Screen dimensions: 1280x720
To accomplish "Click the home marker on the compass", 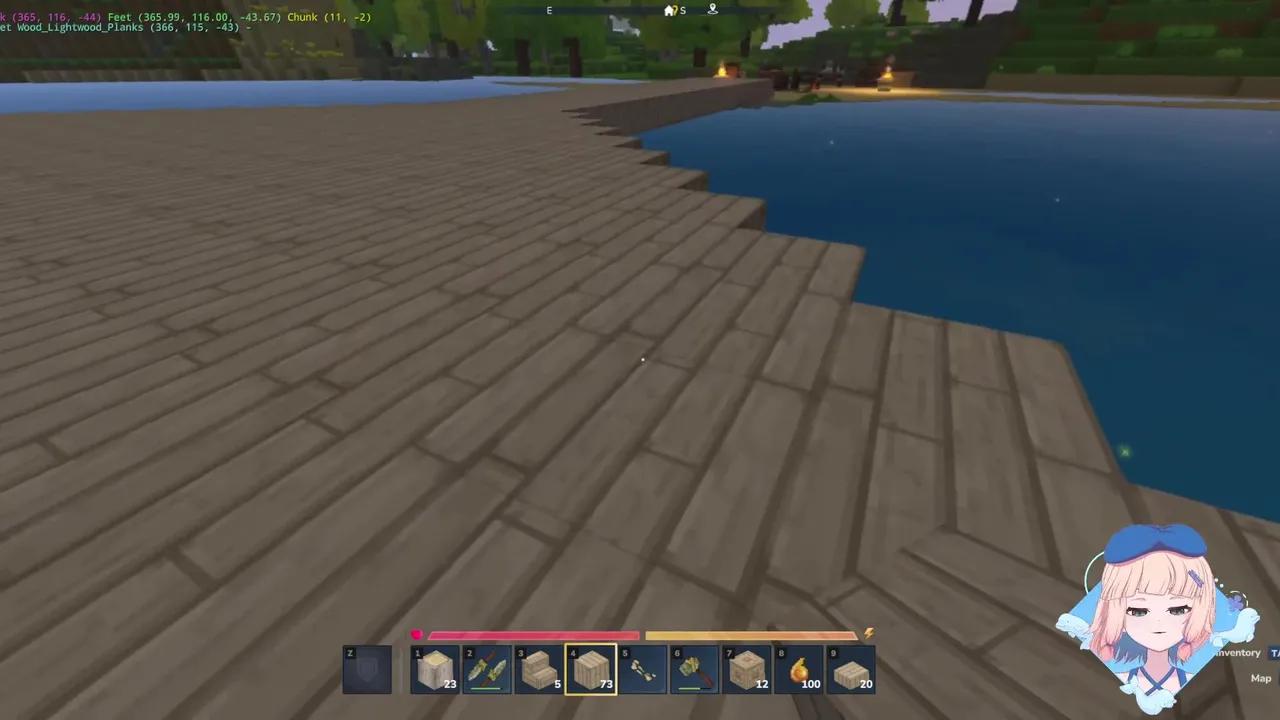I will tap(669, 10).
